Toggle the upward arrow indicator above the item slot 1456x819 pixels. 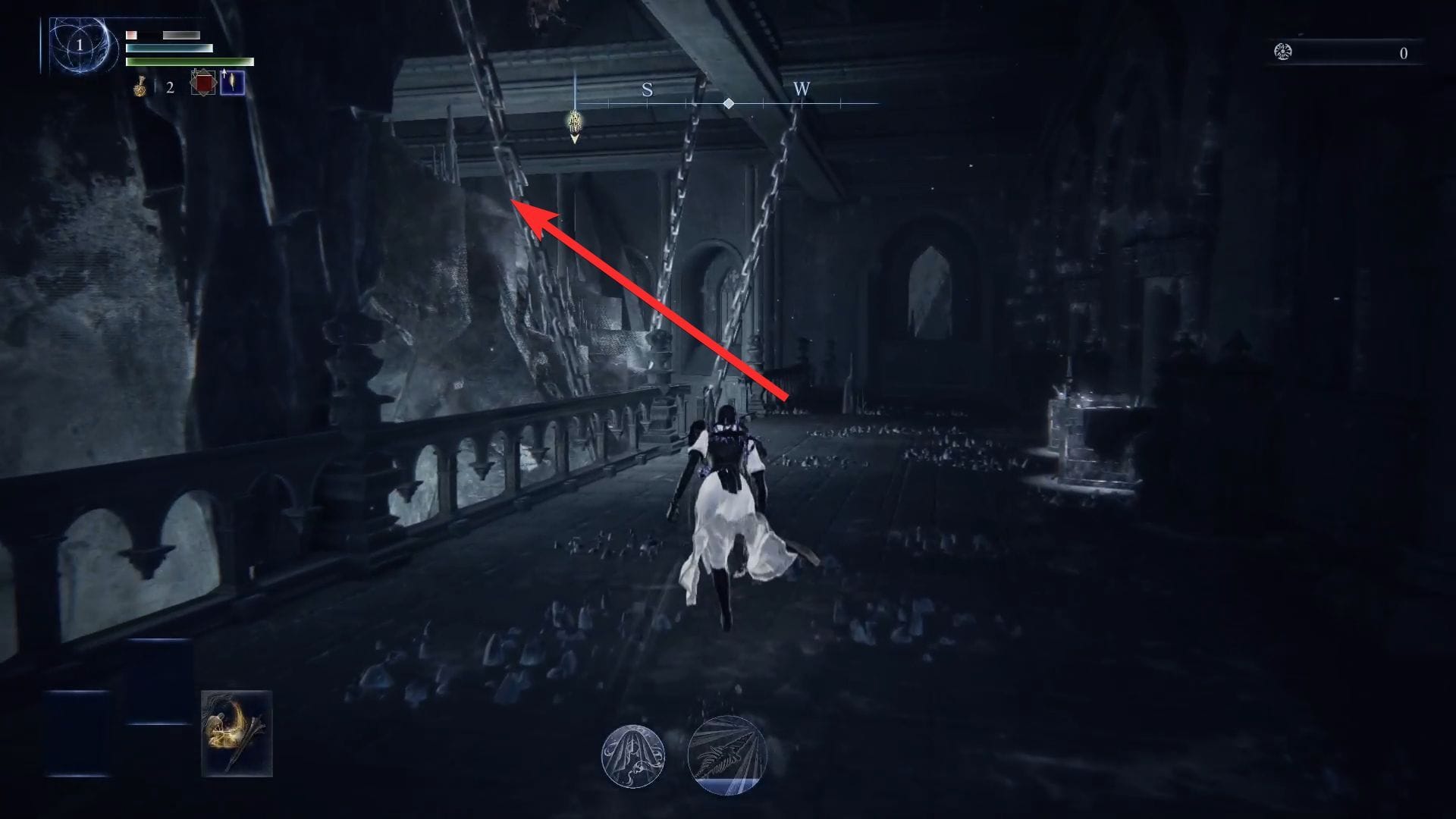point(224,72)
